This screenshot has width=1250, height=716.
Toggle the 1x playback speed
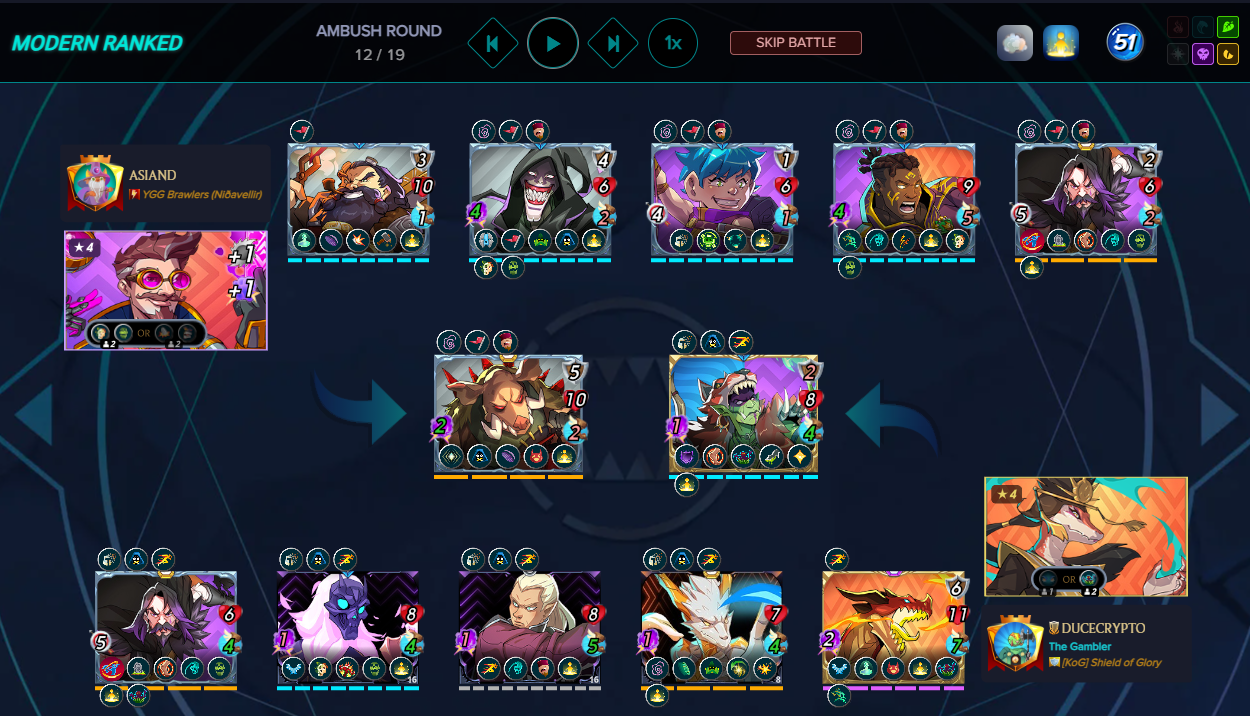(x=673, y=44)
